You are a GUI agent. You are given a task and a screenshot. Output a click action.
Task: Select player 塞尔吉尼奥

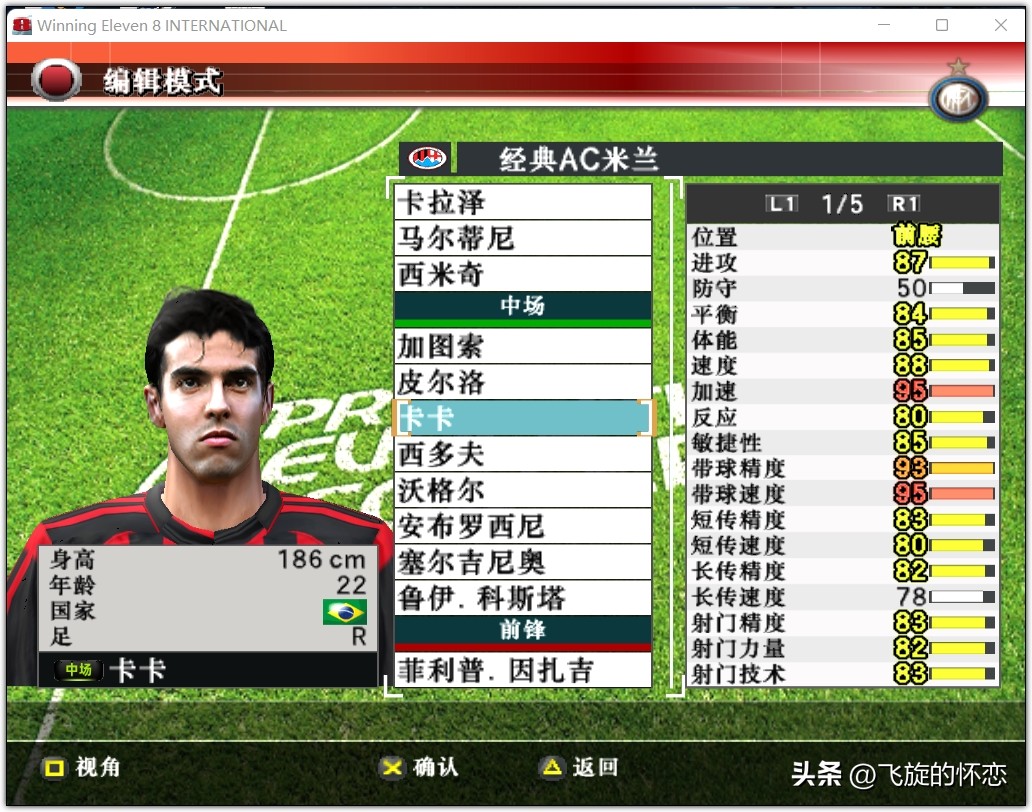click(x=522, y=562)
